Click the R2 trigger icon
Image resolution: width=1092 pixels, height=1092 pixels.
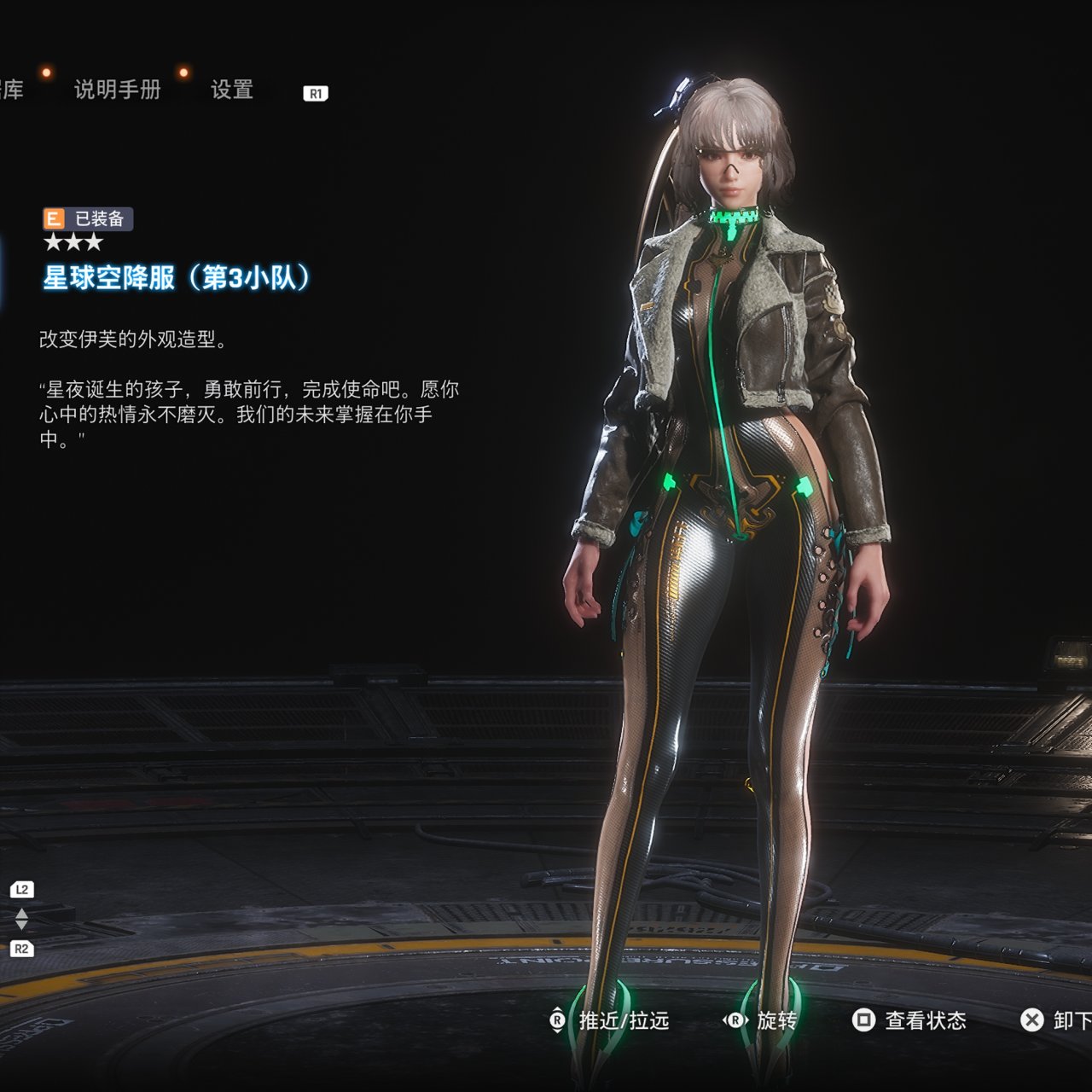pos(20,947)
